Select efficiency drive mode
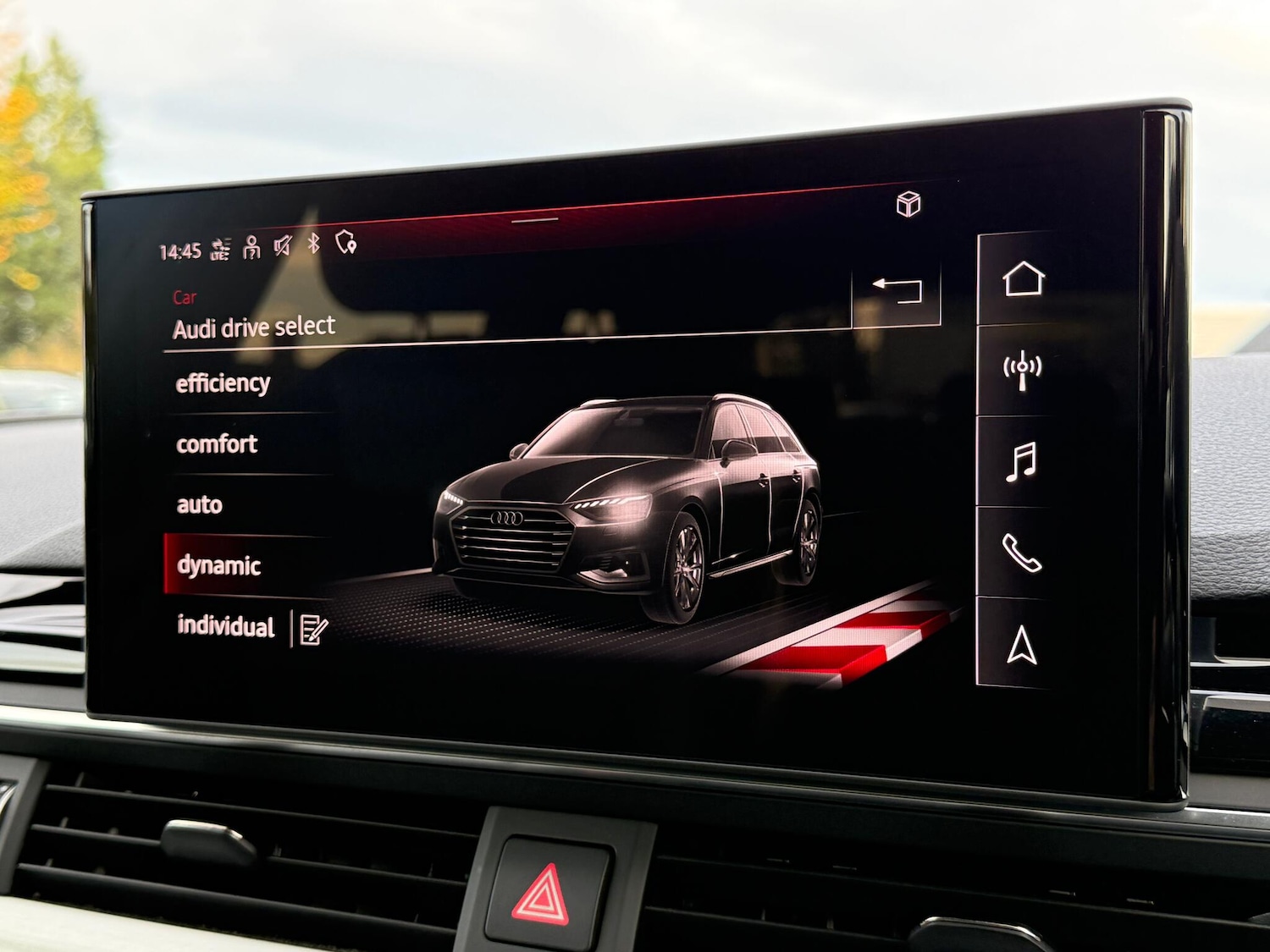Image resolution: width=1270 pixels, height=952 pixels. pos(222,382)
